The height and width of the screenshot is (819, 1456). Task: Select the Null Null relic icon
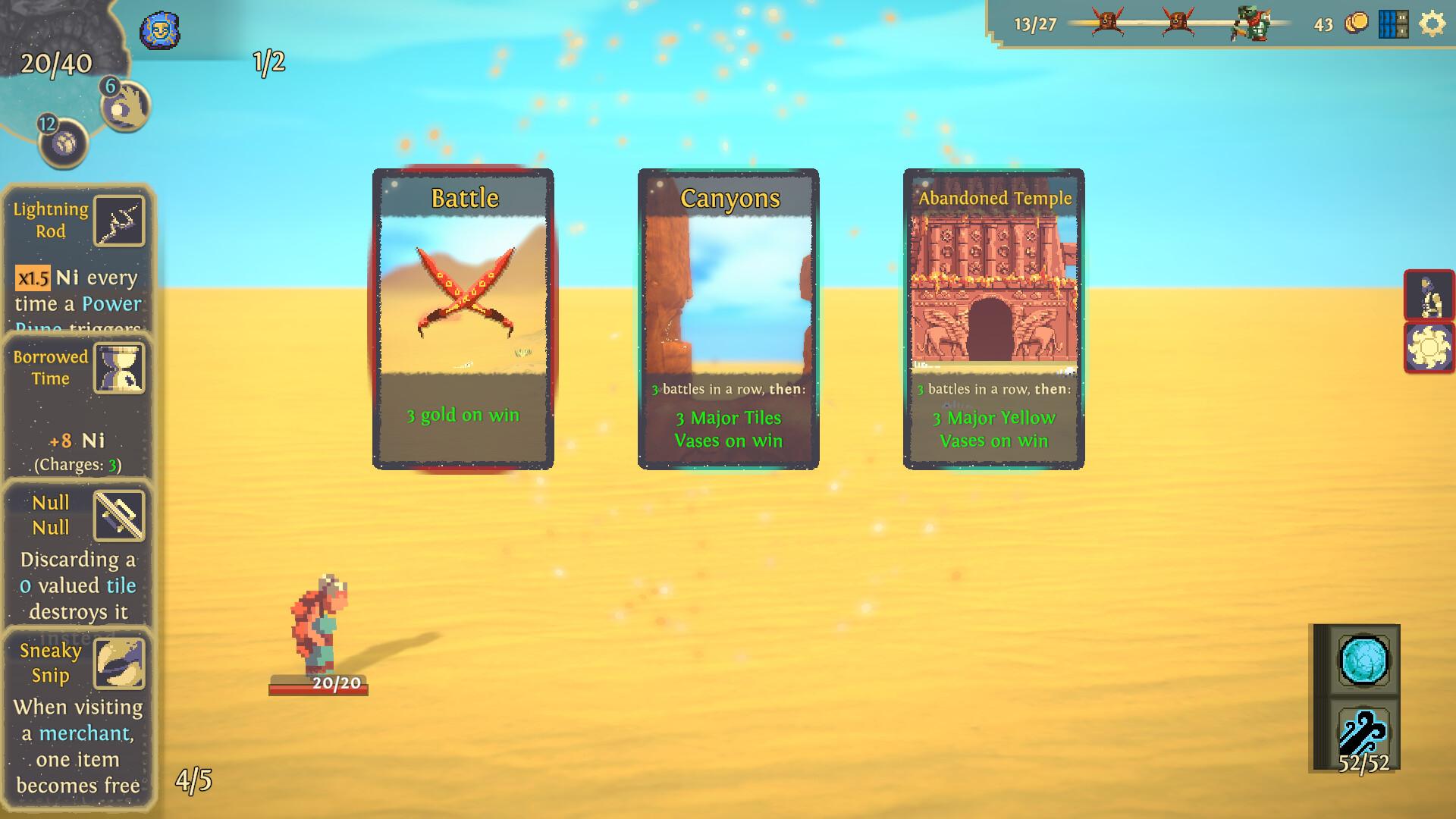(x=119, y=516)
